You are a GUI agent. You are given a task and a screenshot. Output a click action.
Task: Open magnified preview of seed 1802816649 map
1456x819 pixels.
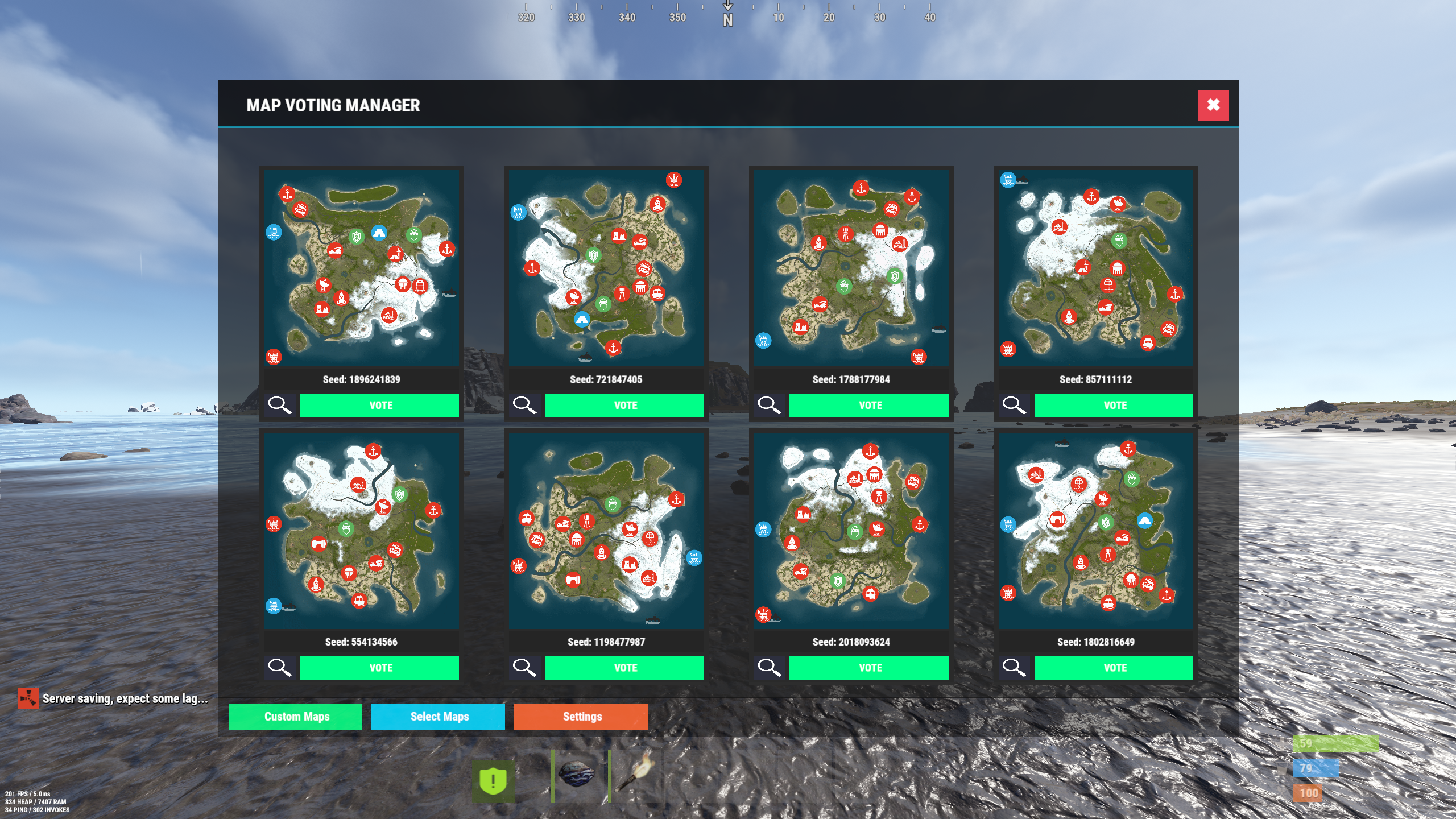1015,667
